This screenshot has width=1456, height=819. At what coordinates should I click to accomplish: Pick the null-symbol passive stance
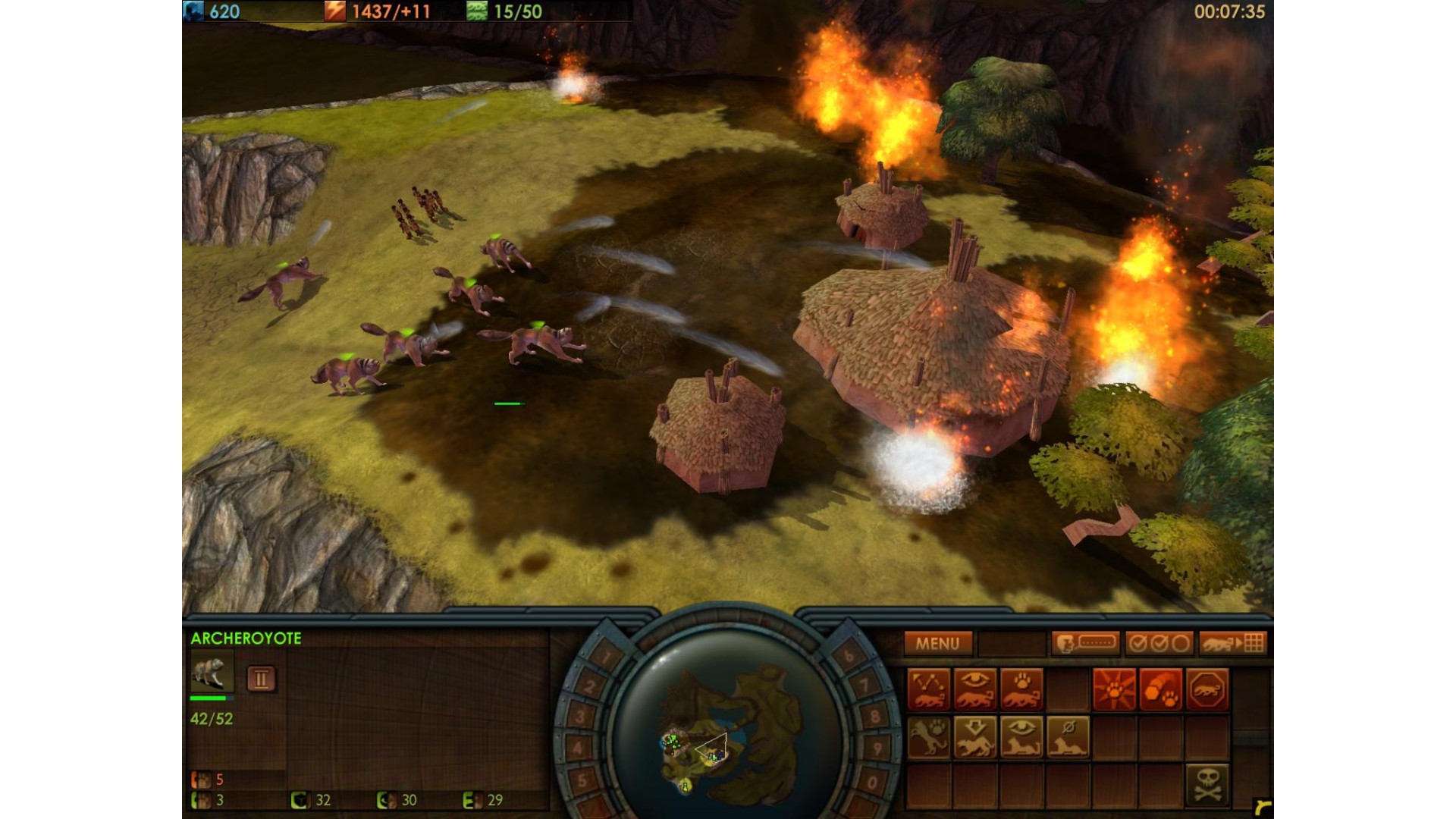pyautogui.click(x=1068, y=737)
